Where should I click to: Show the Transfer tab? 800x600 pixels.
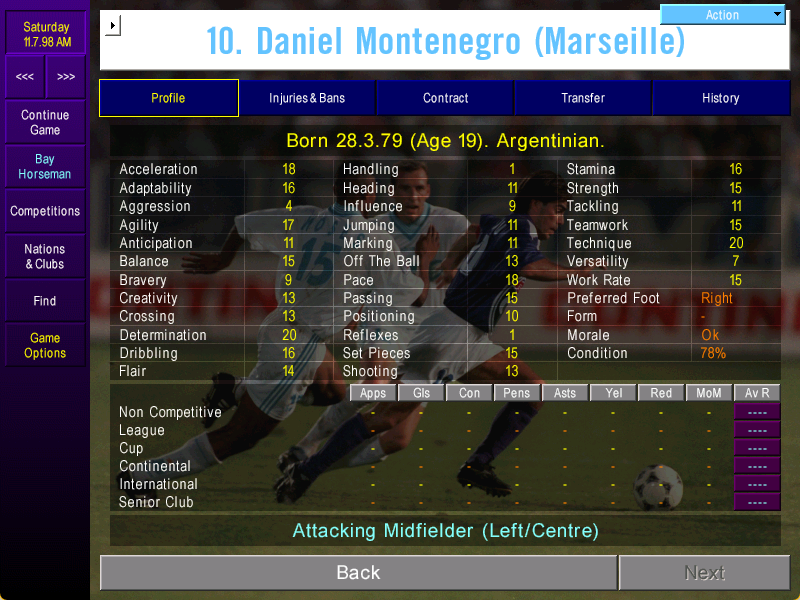point(583,98)
